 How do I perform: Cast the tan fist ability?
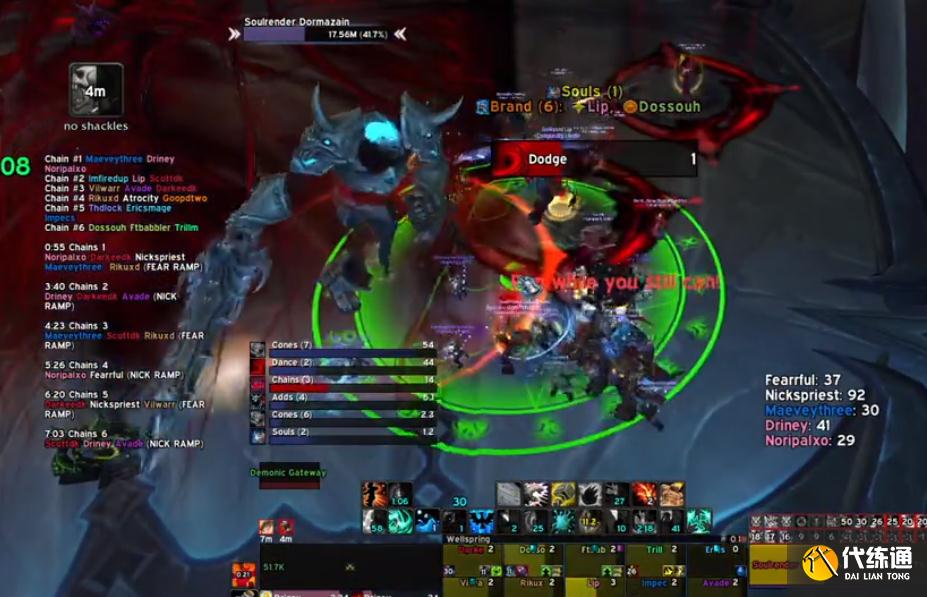pyautogui.click(x=671, y=494)
